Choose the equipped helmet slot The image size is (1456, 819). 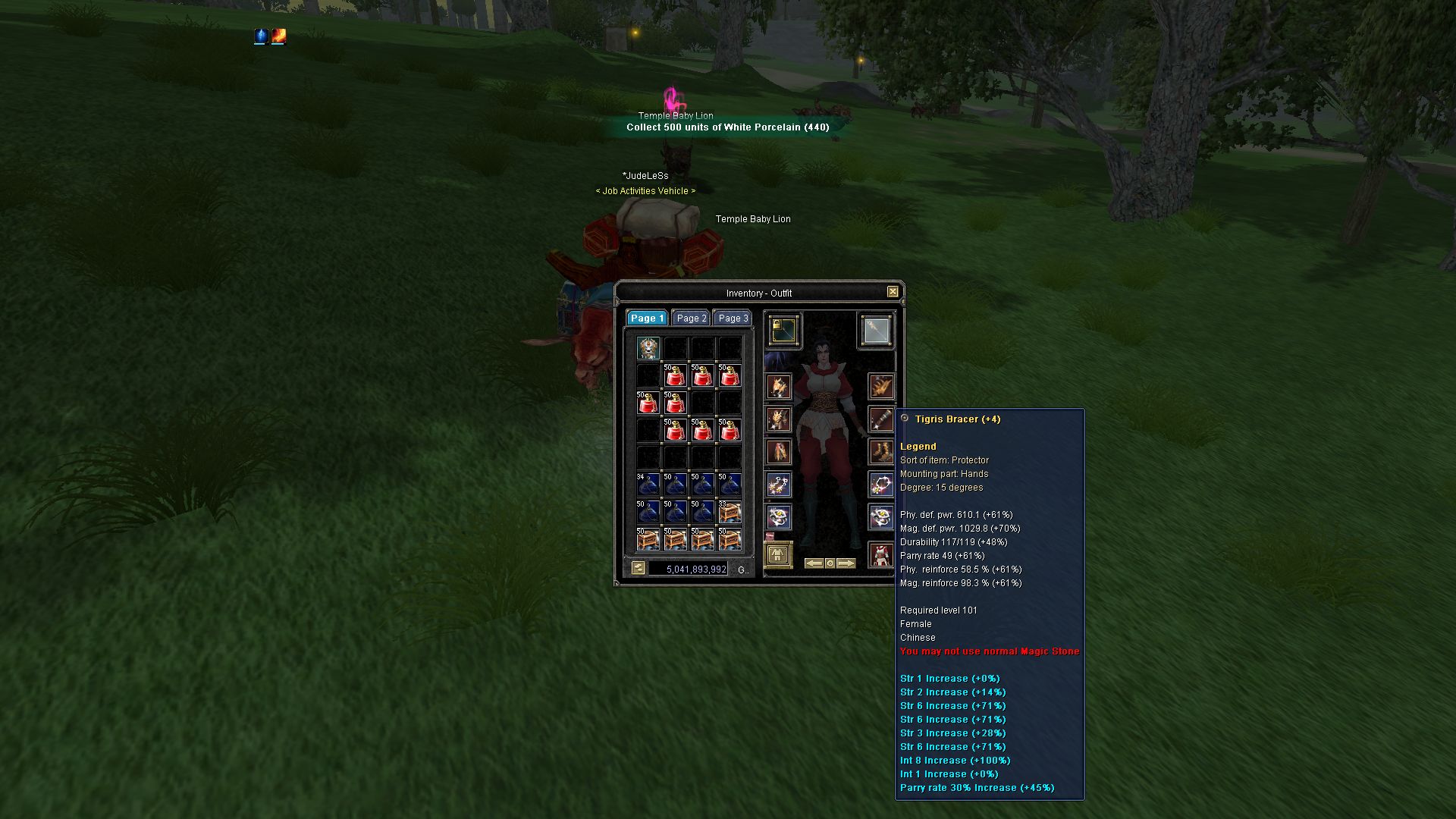pyautogui.click(x=779, y=387)
